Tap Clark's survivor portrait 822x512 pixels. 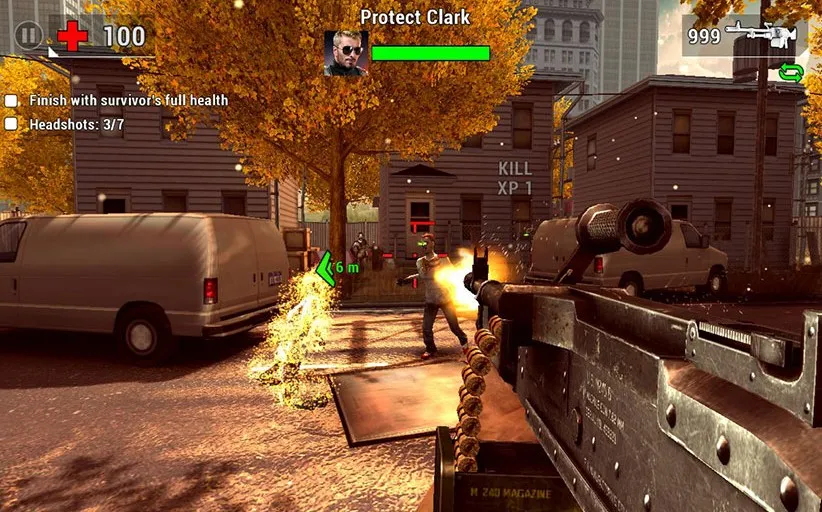(346, 53)
